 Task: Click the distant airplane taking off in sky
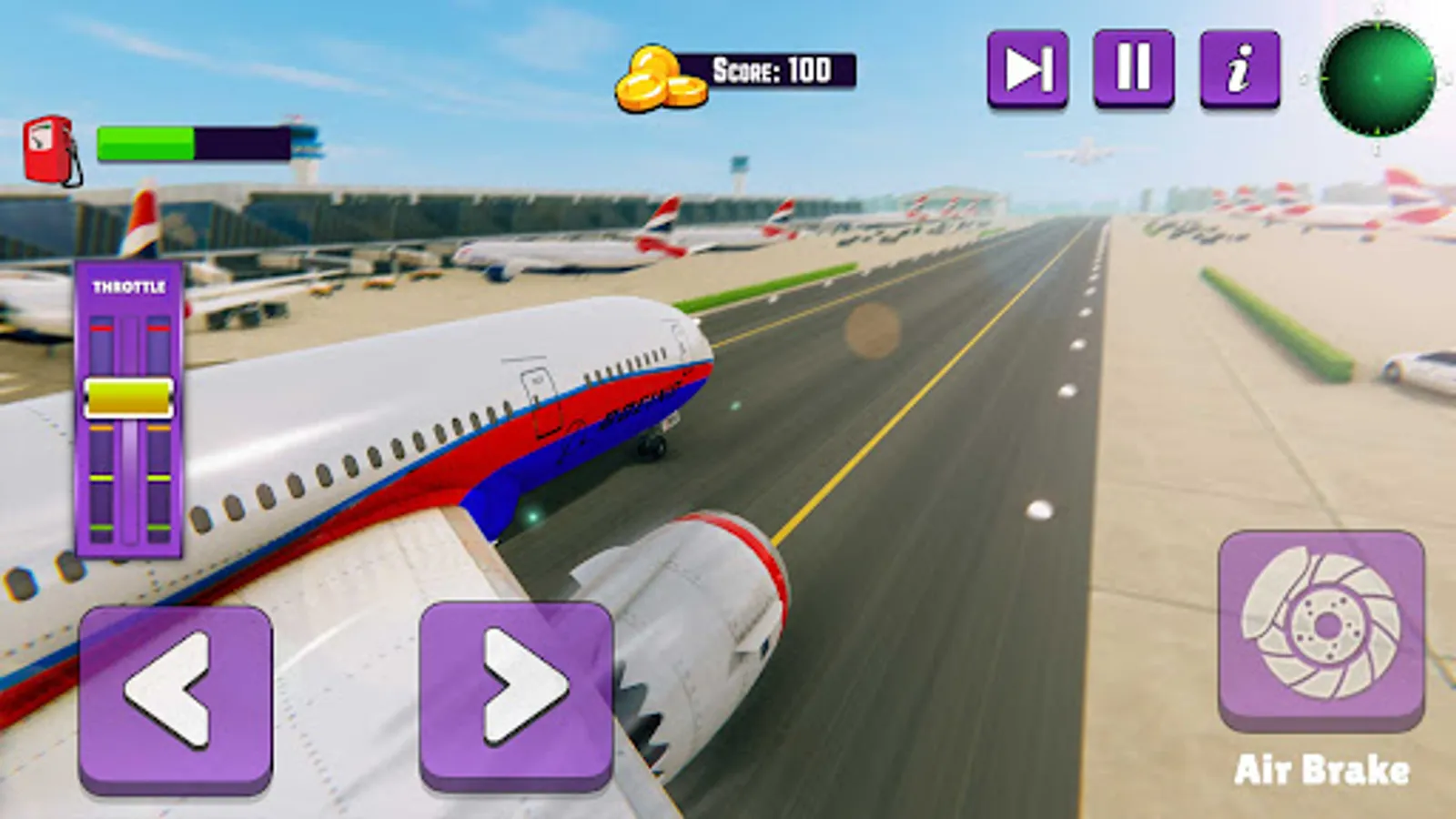point(1085,153)
